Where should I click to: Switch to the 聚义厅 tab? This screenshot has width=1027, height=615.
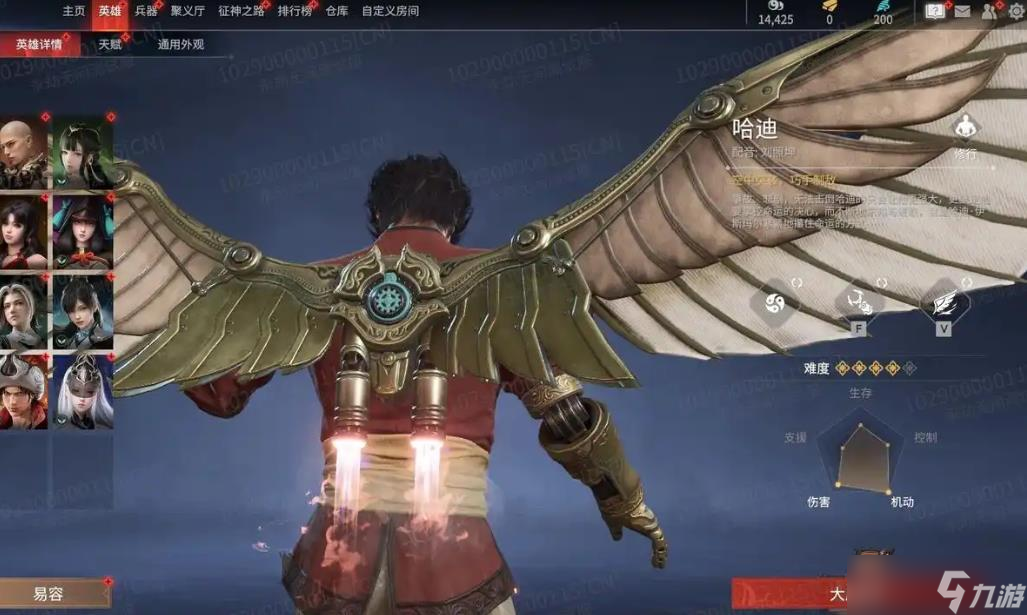tap(187, 11)
